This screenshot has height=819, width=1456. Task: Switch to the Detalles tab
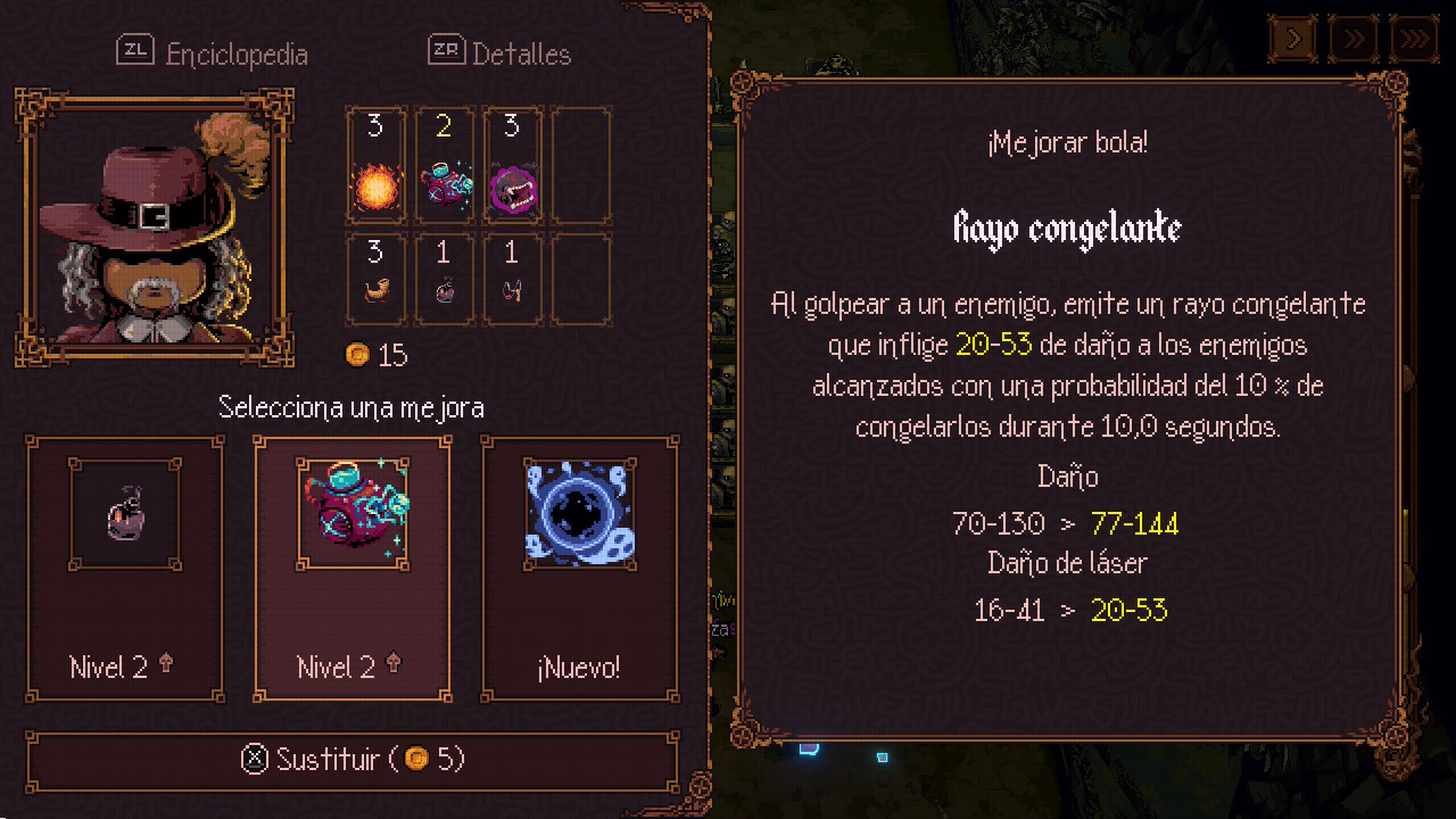pos(500,54)
